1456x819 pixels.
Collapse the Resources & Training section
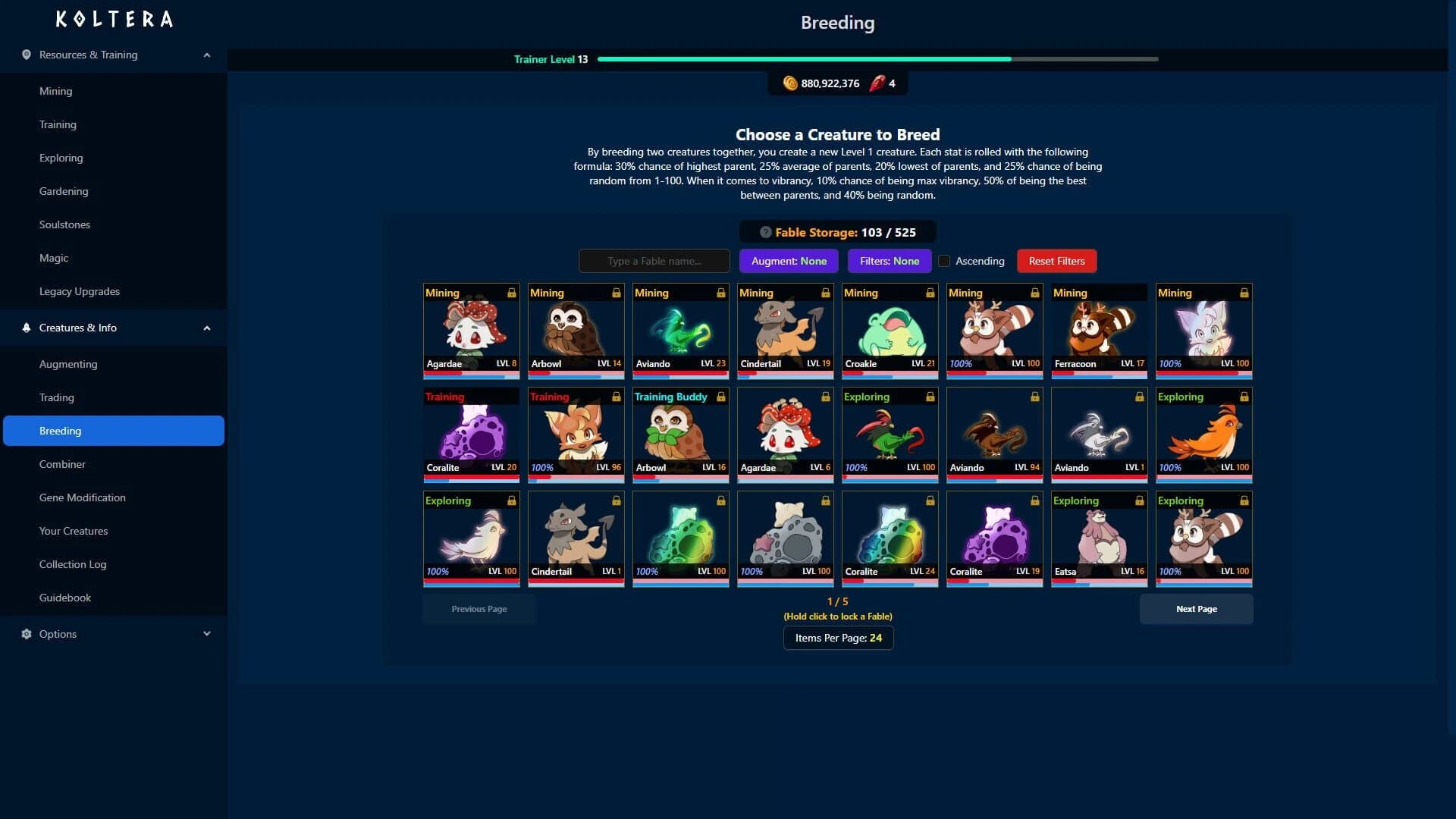[206, 55]
